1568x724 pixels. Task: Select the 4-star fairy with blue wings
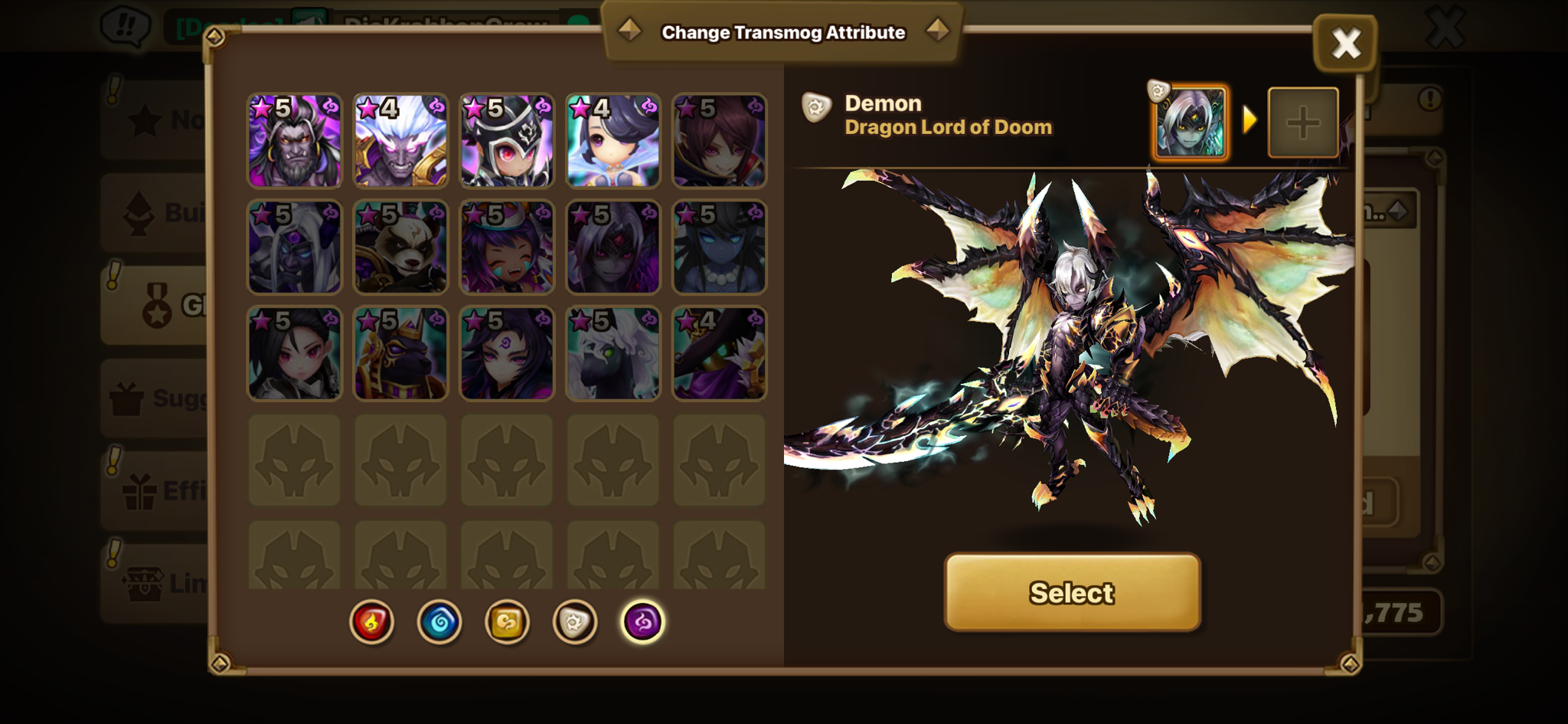click(612, 141)
